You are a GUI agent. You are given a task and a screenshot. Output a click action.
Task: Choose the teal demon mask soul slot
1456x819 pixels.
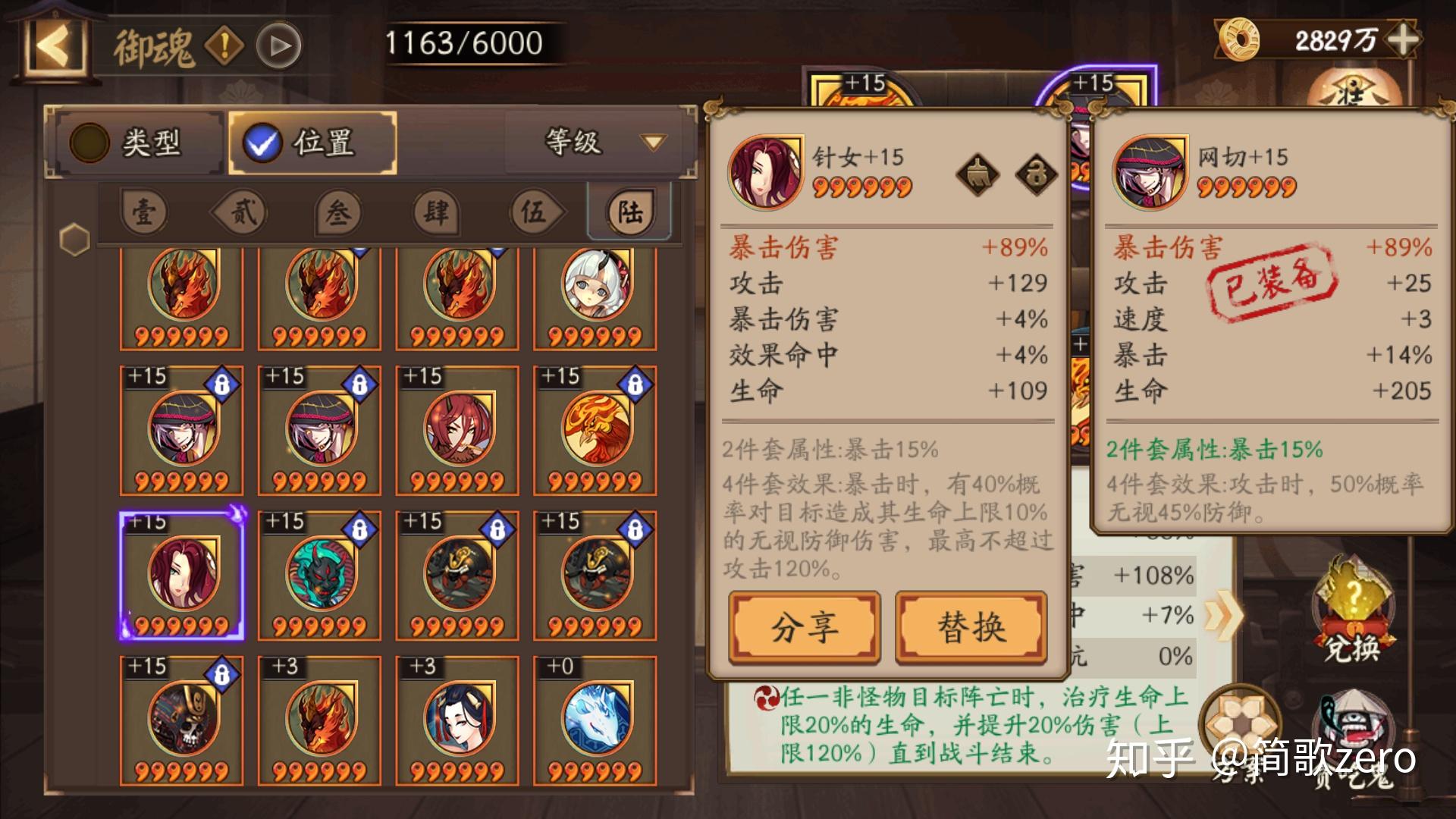[x=319, y=575]
